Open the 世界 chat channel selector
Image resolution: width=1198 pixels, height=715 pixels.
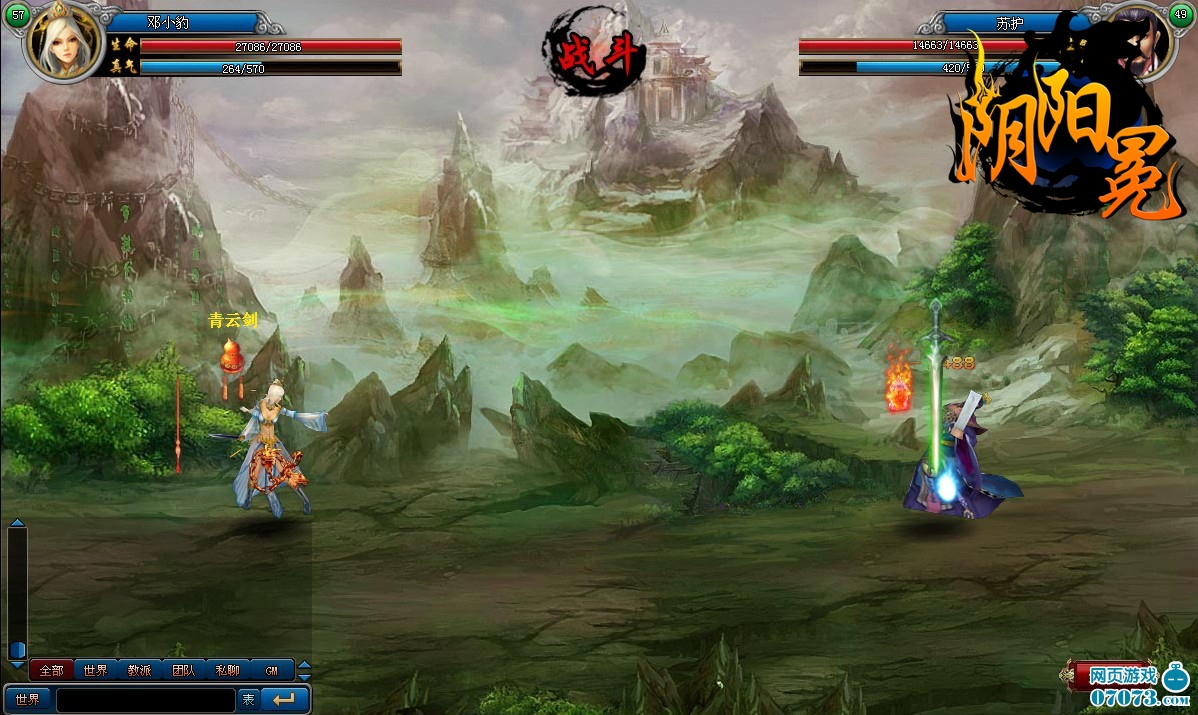28,700
